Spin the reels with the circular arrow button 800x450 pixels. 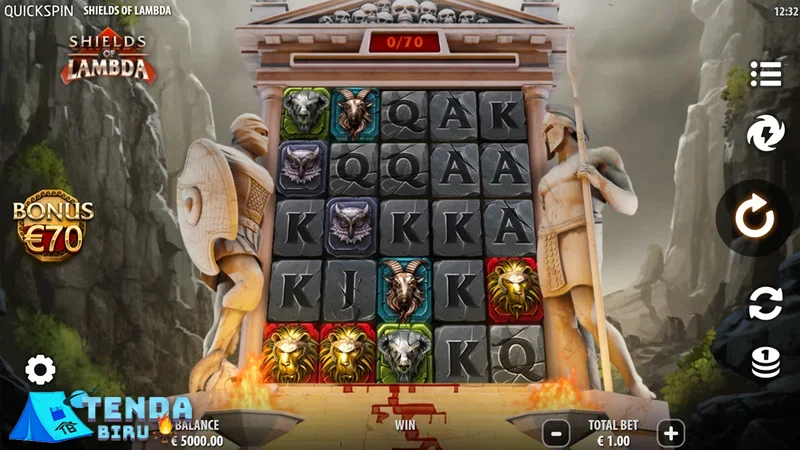coord(753,217)
